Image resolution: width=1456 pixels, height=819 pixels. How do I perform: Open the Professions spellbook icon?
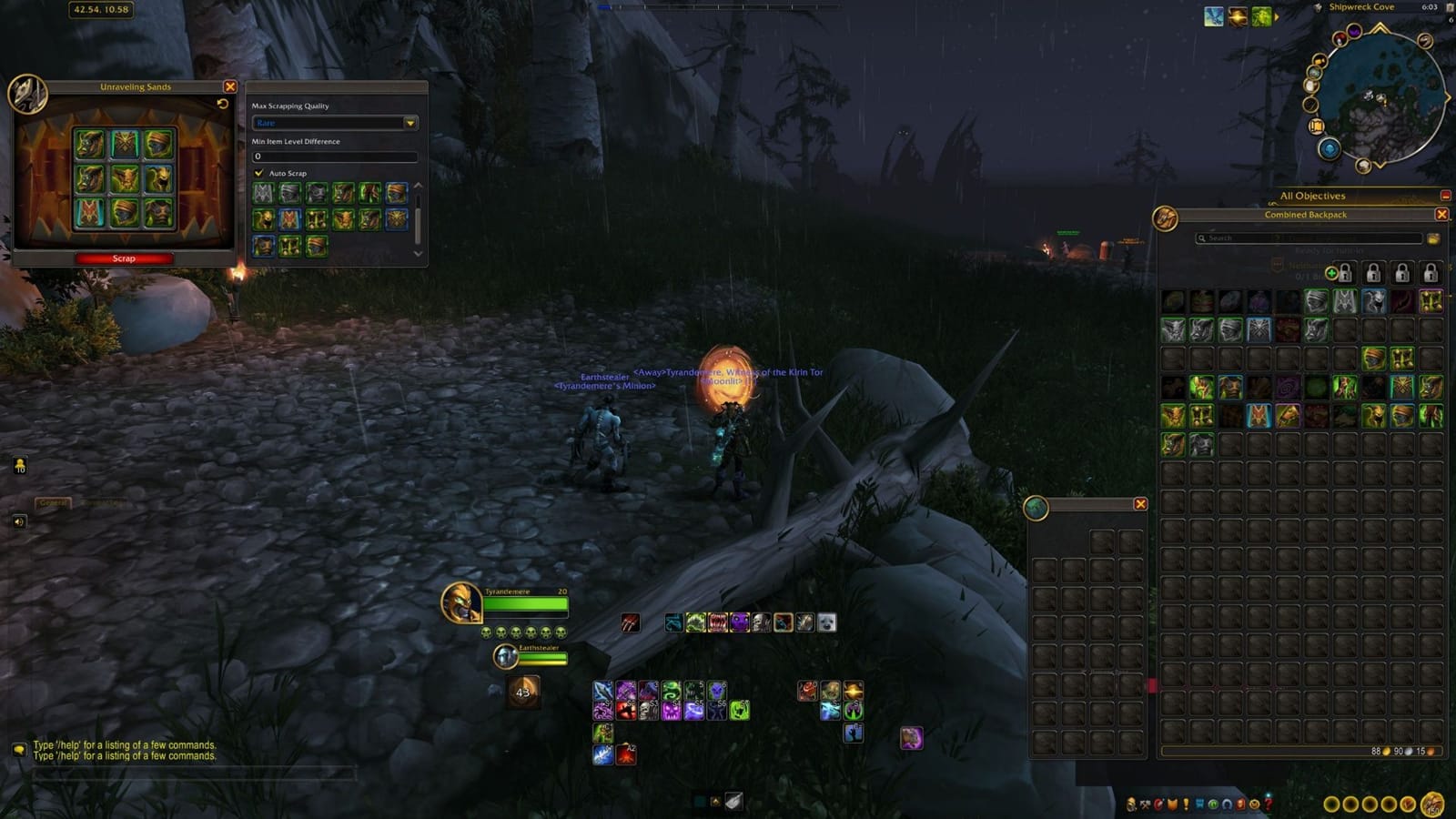coord(1145,804)
